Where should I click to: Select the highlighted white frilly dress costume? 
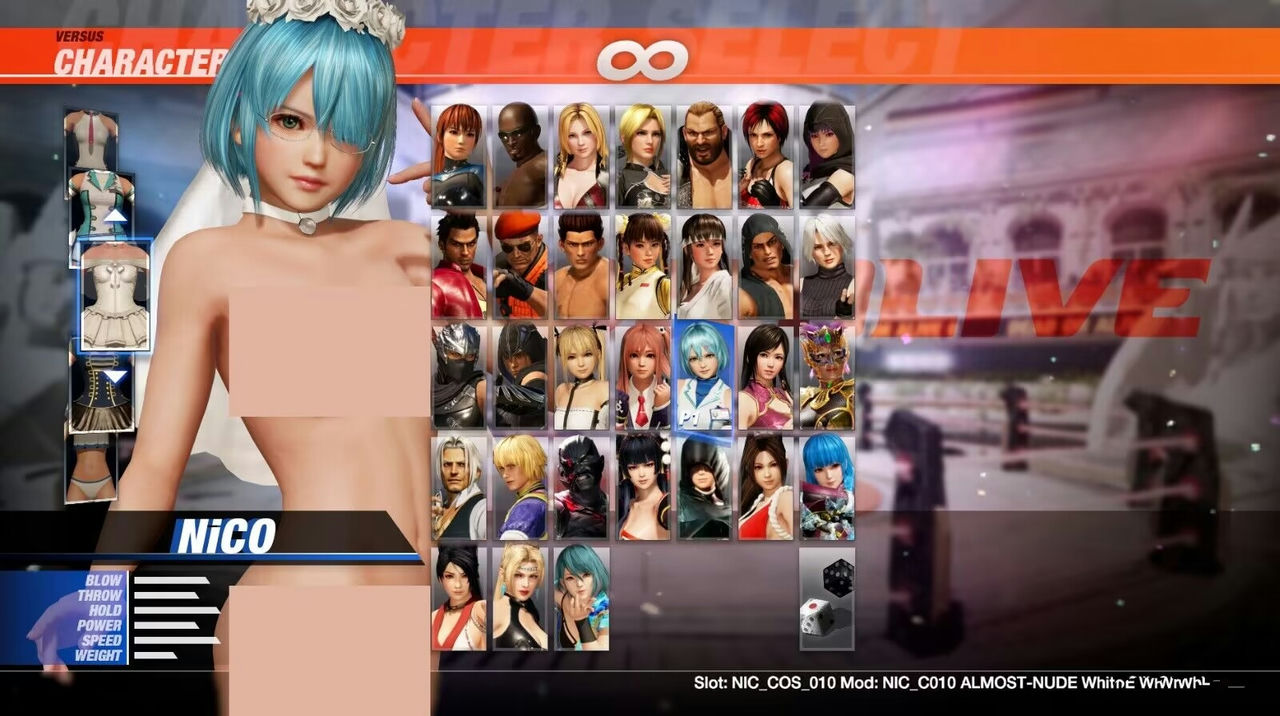(x=115, y=296)
